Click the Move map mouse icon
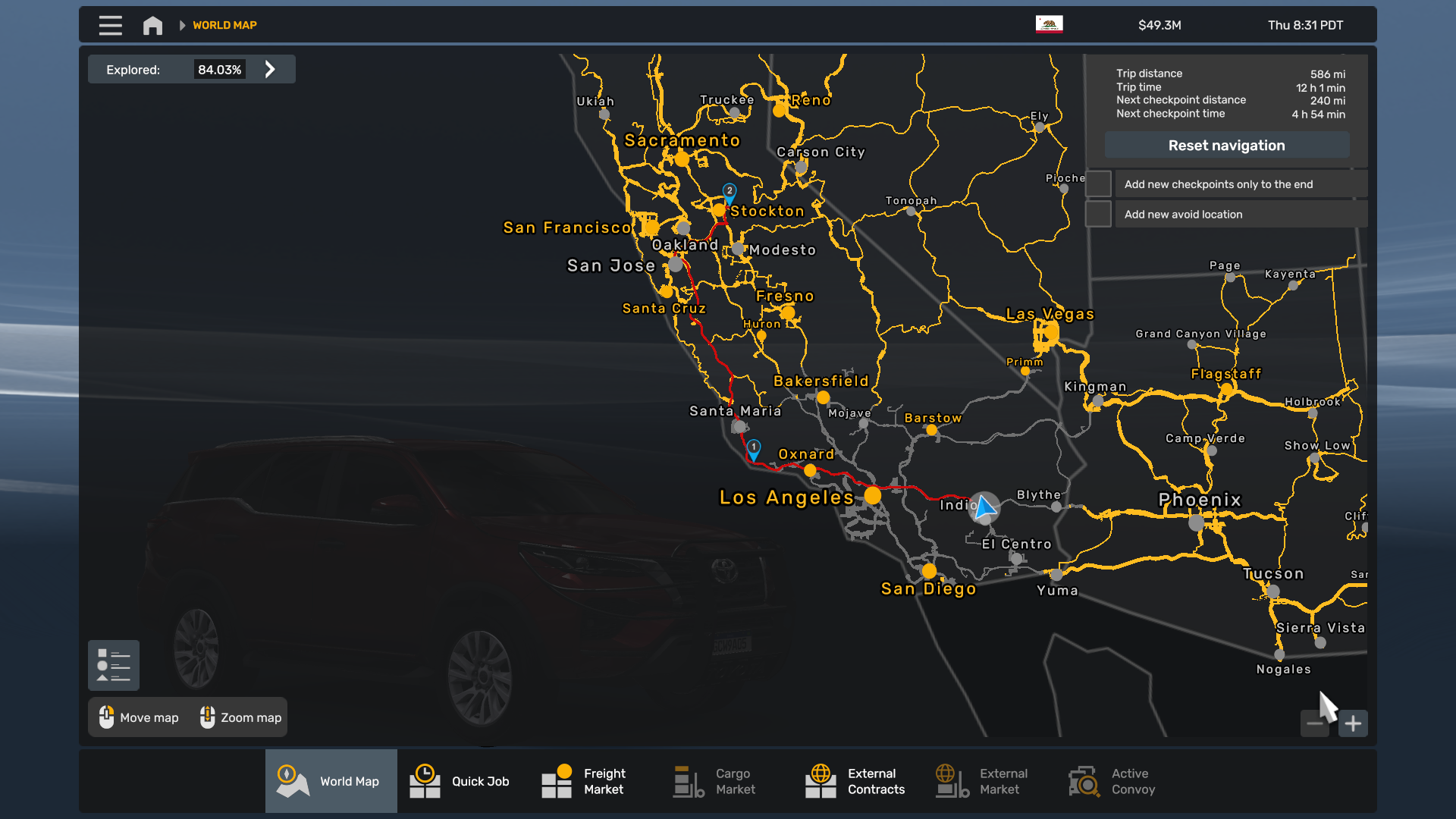Viewport: 1456px width, 819px height. [106, 717]
